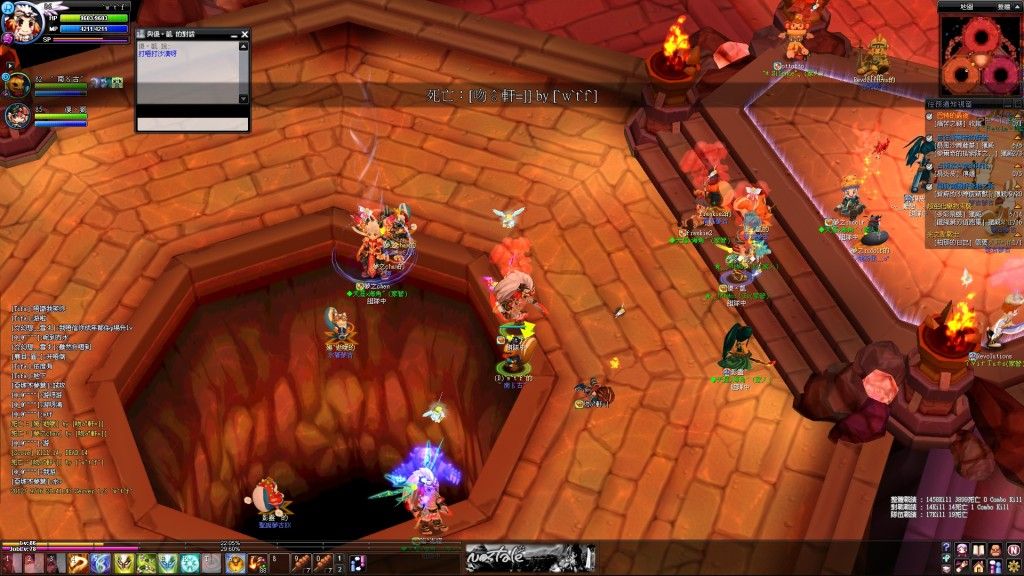Use the meat skewer item slot

[301, 563]
